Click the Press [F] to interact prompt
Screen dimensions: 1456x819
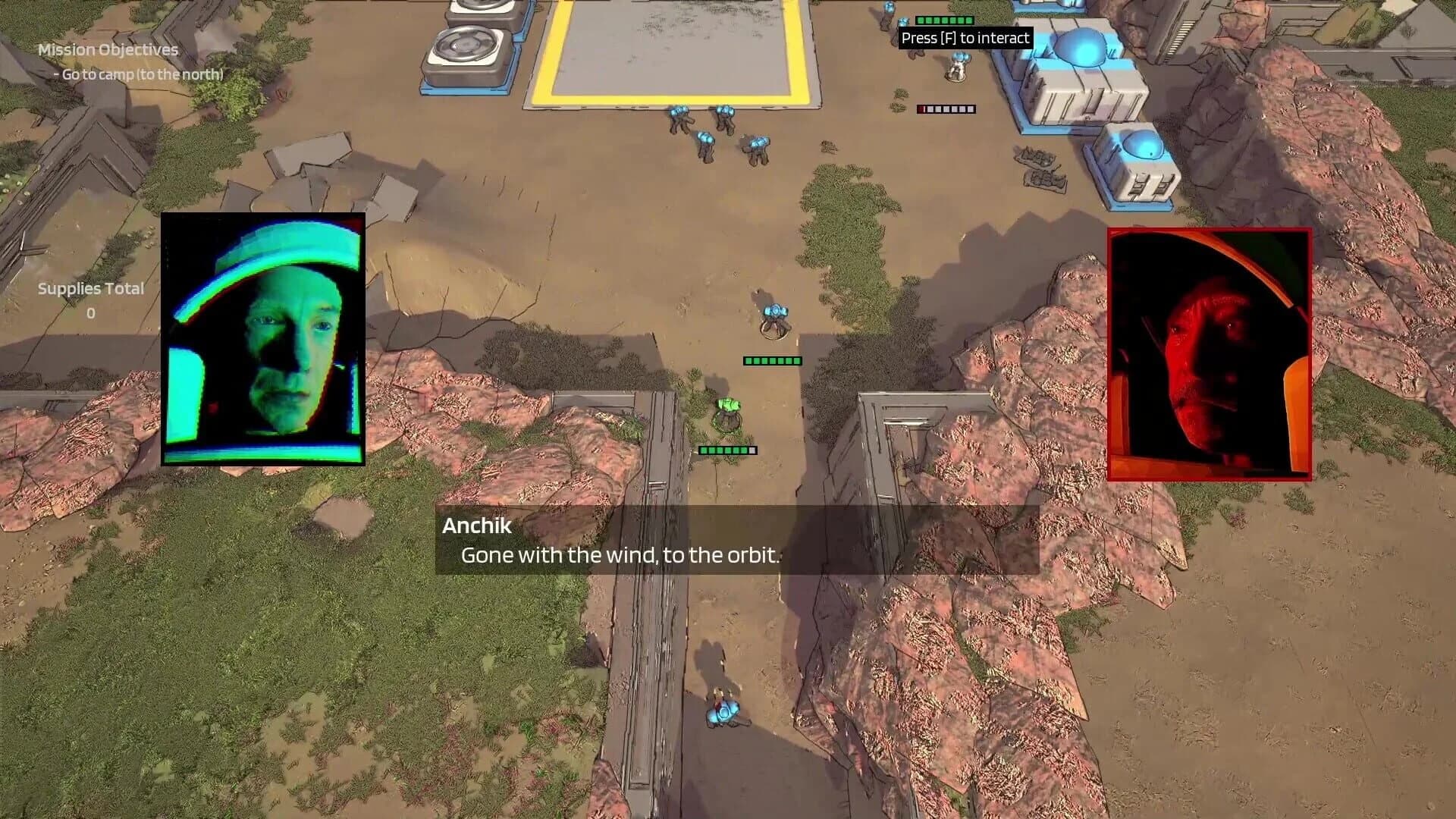(967, 38)
